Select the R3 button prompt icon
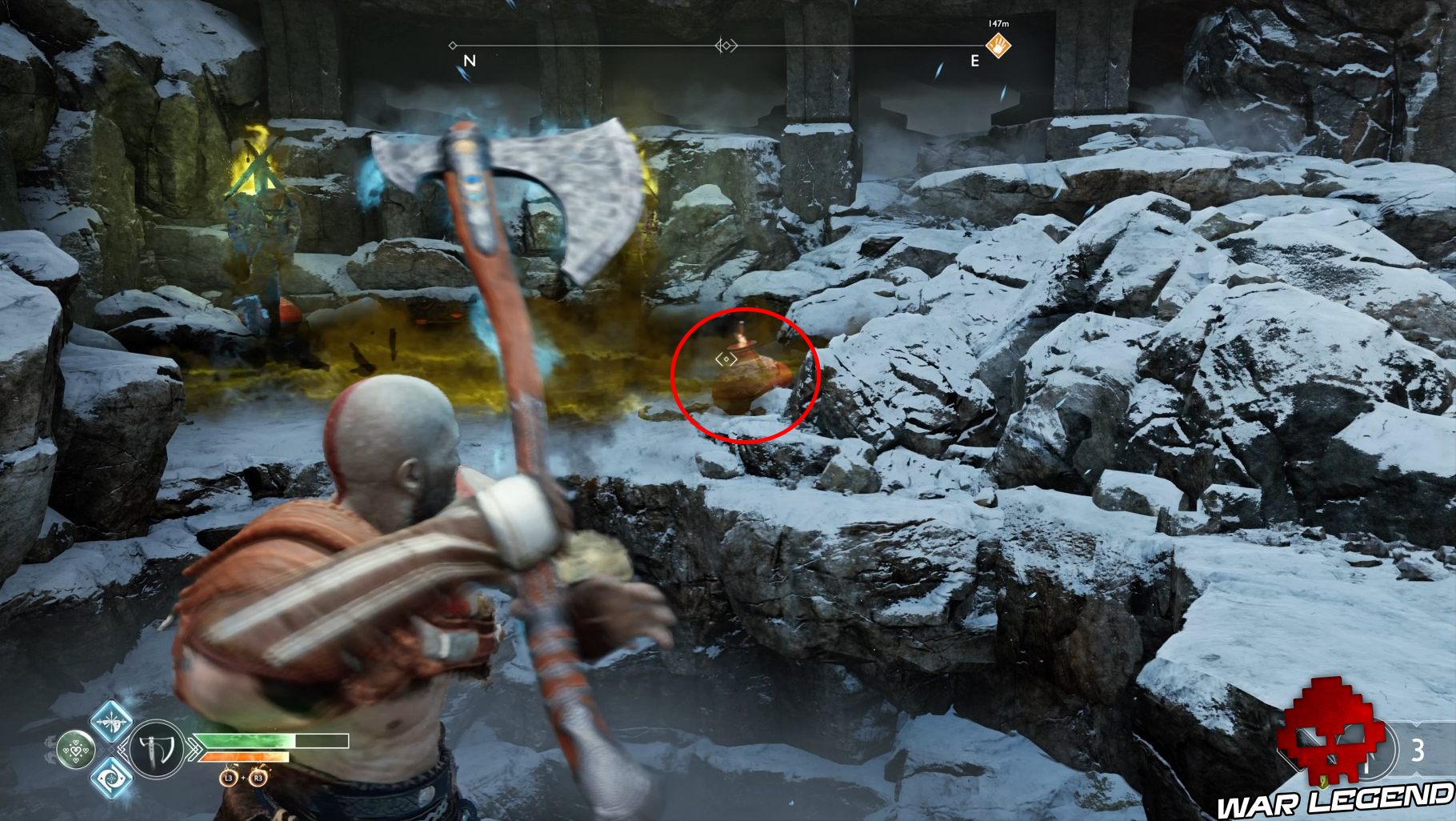This screenshot has width=1456, height=821. click(x=258, y=779)
